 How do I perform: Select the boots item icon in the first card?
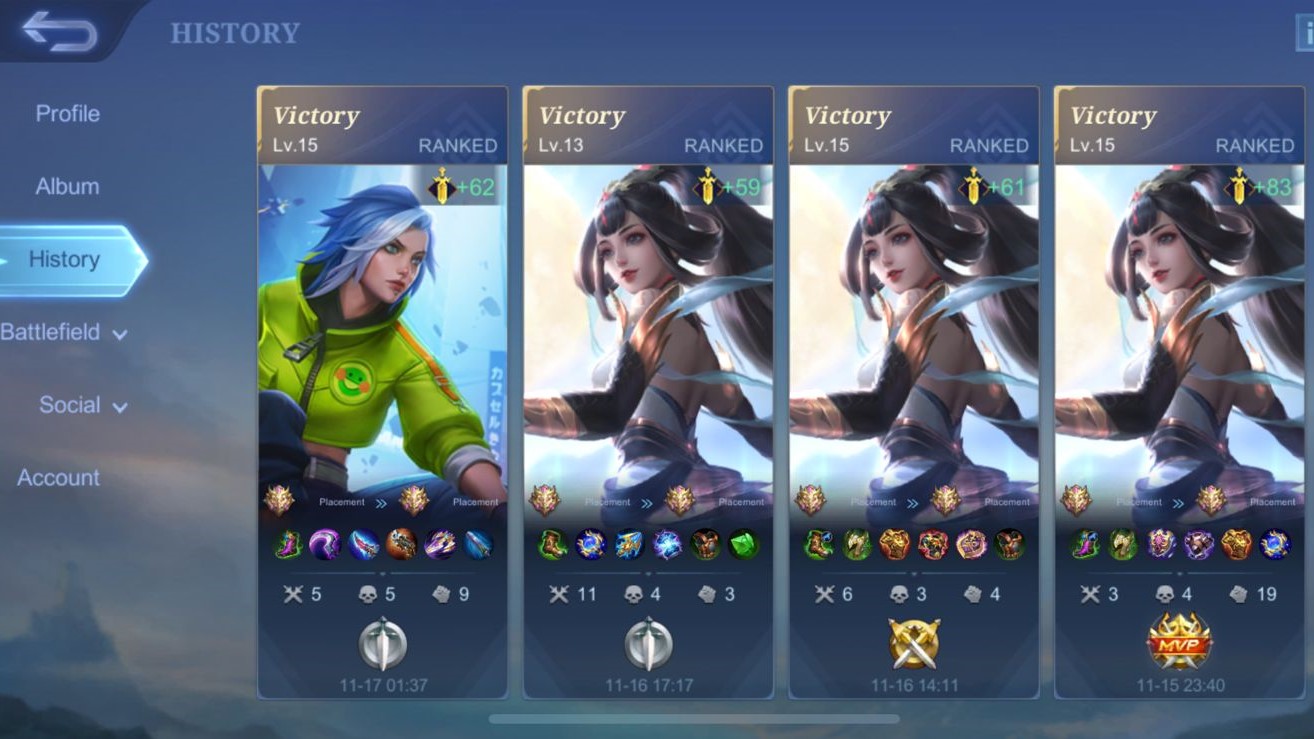click(290, 543)
